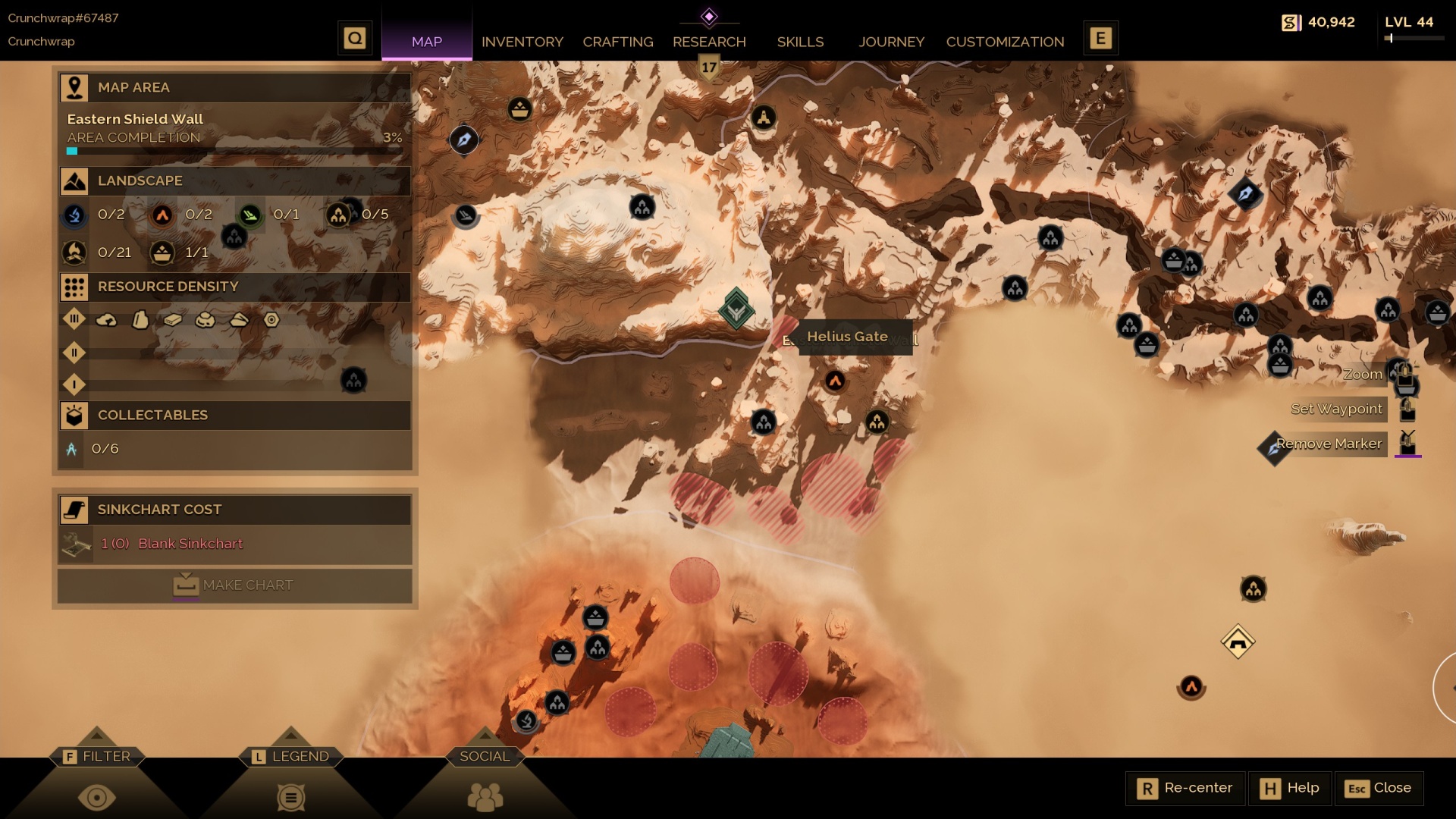Image resolution: width=1456 pixels, height=819 pixels.
Task: Select the Skills tab
Action: click(800, 42)
